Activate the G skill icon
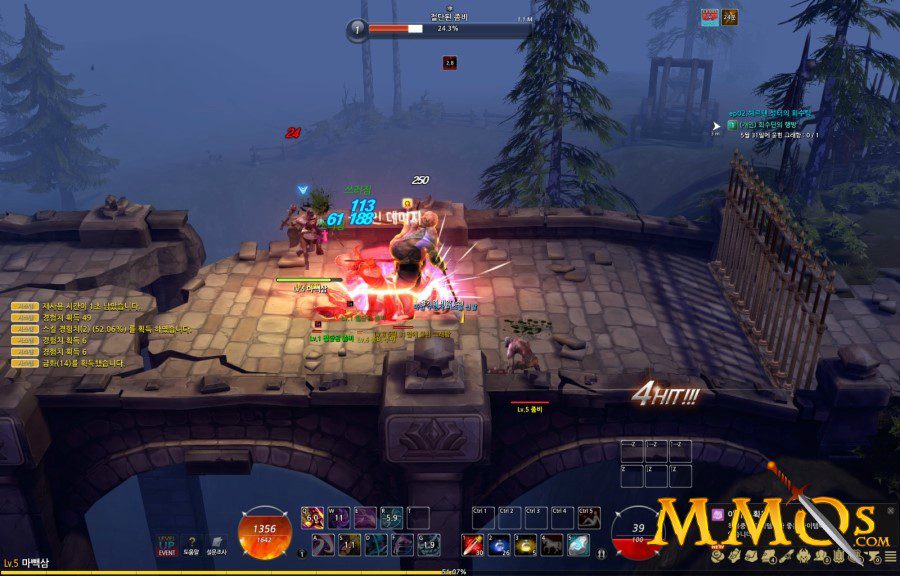This screenshot has height=576, width=900. tap(428, 545)
